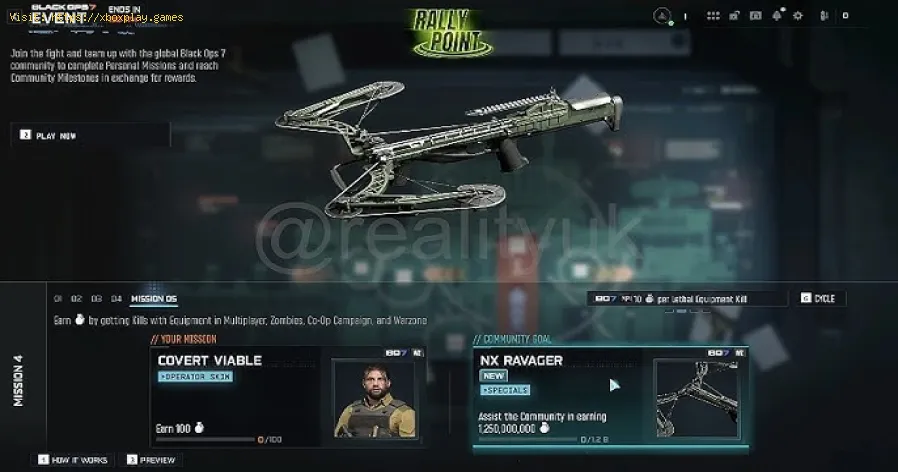Viewport: 898px width, 472px height.
Task: Open the settings gear icon
Action: coord(797,16)
